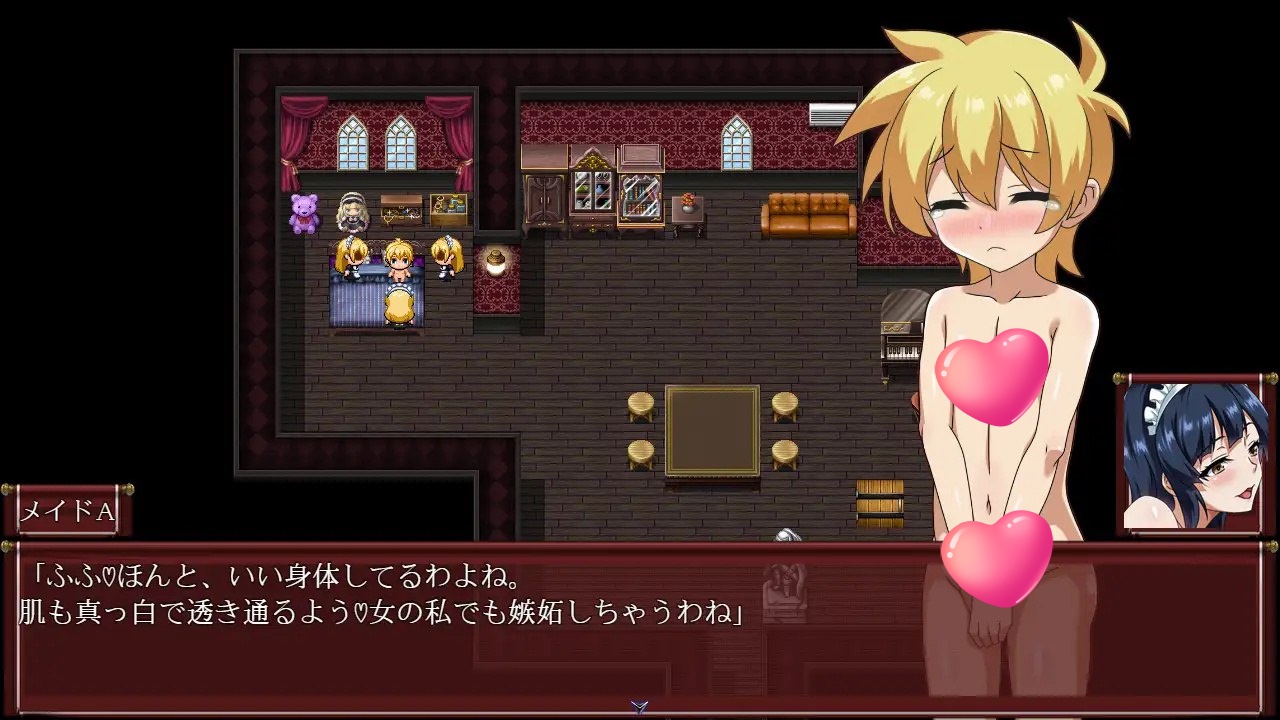Click the naked blonde sprite on the bed
This screenshot has height=720, width=1280.
click(398, 262)
